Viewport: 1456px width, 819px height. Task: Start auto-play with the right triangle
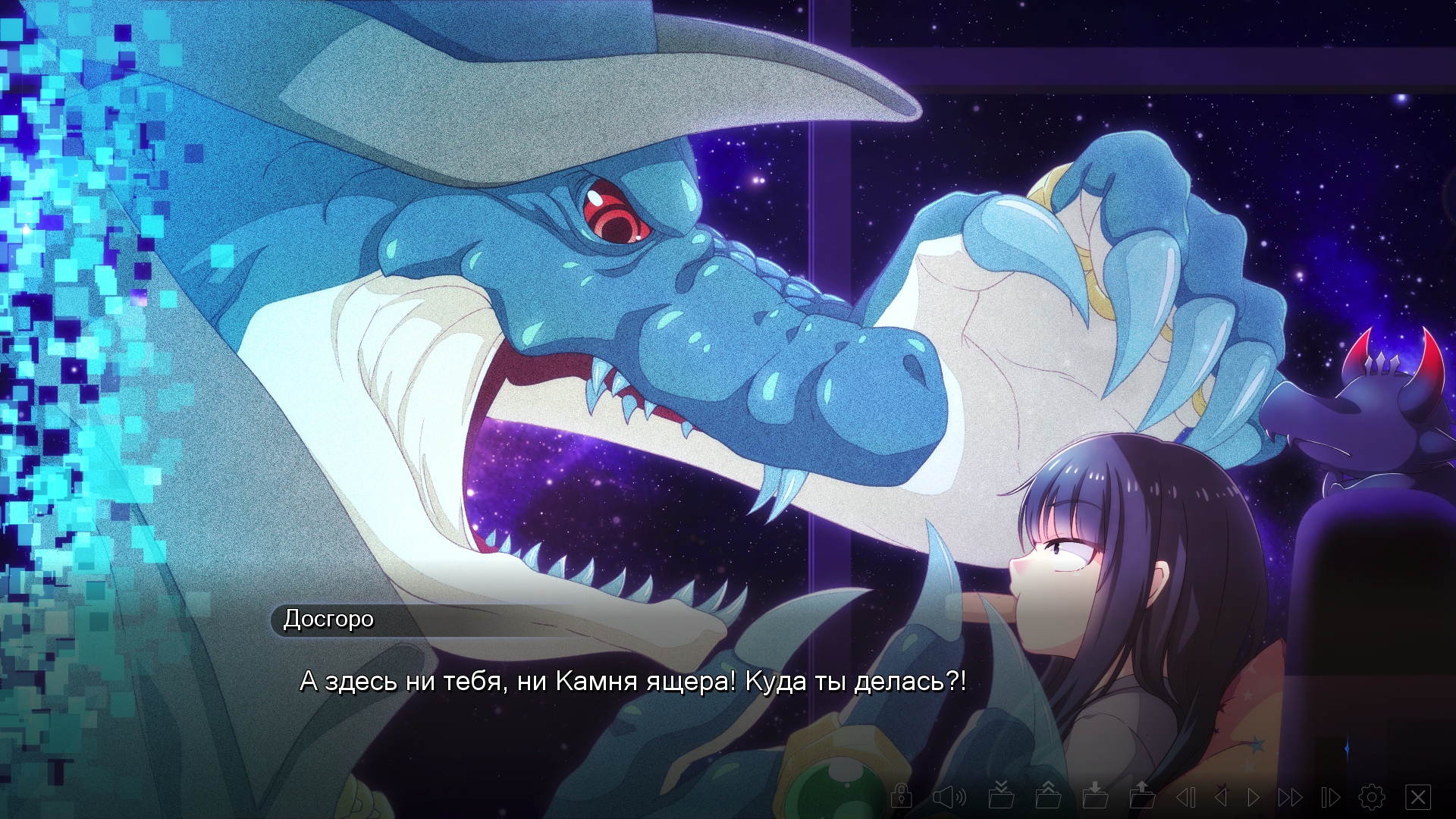coord(1254,797)
